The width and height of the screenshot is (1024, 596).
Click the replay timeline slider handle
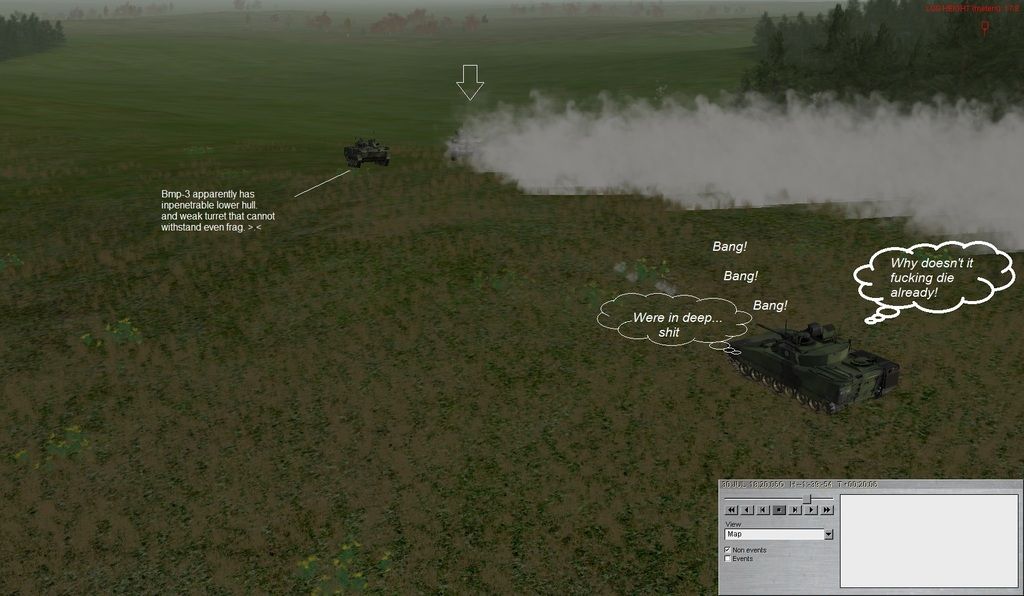pyautogui.click(x=806, y=498)
